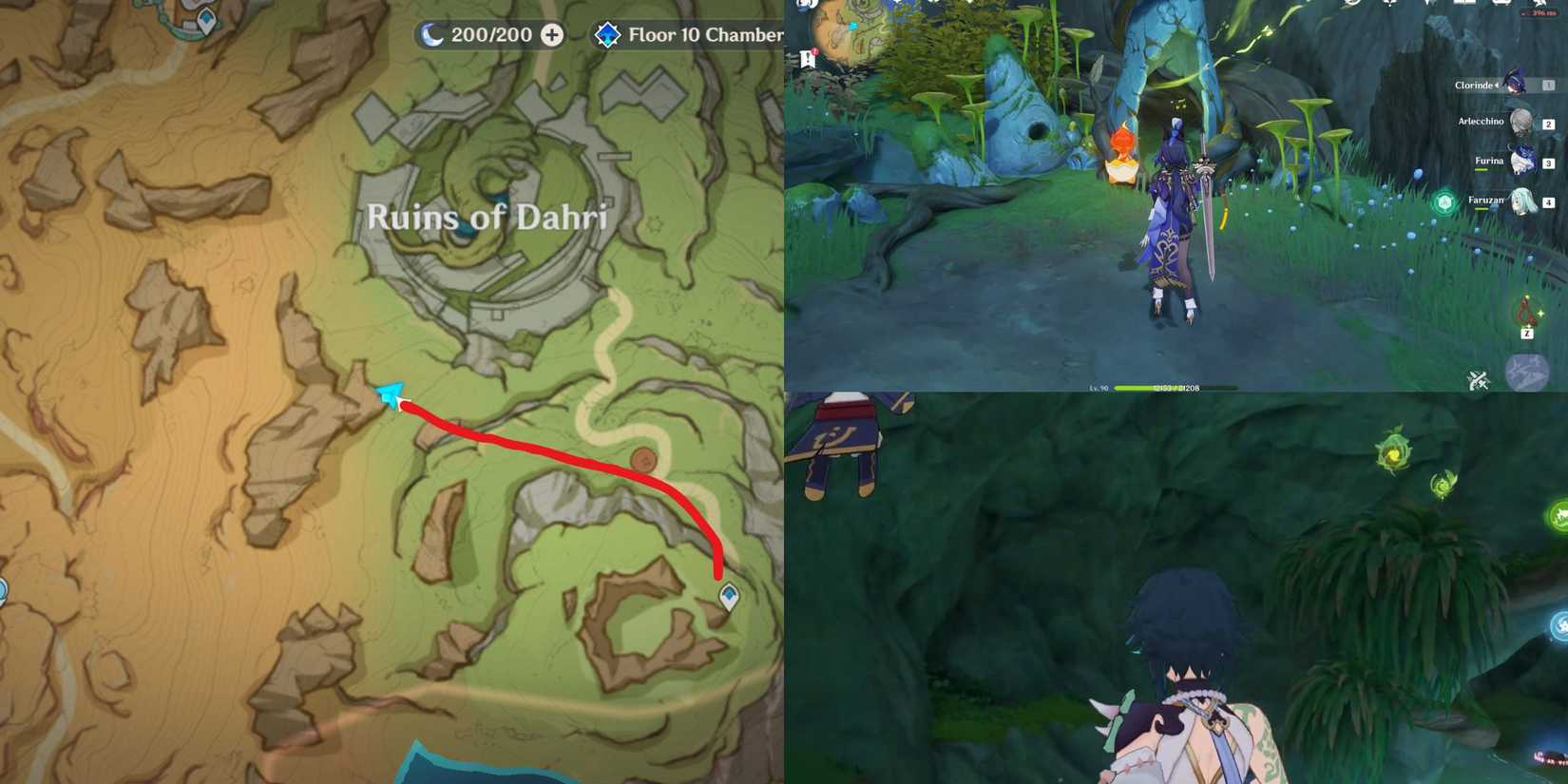1568x784 pixels.
Task: Expand the Lunar currency details via moon icon
Action: point(432,34)
